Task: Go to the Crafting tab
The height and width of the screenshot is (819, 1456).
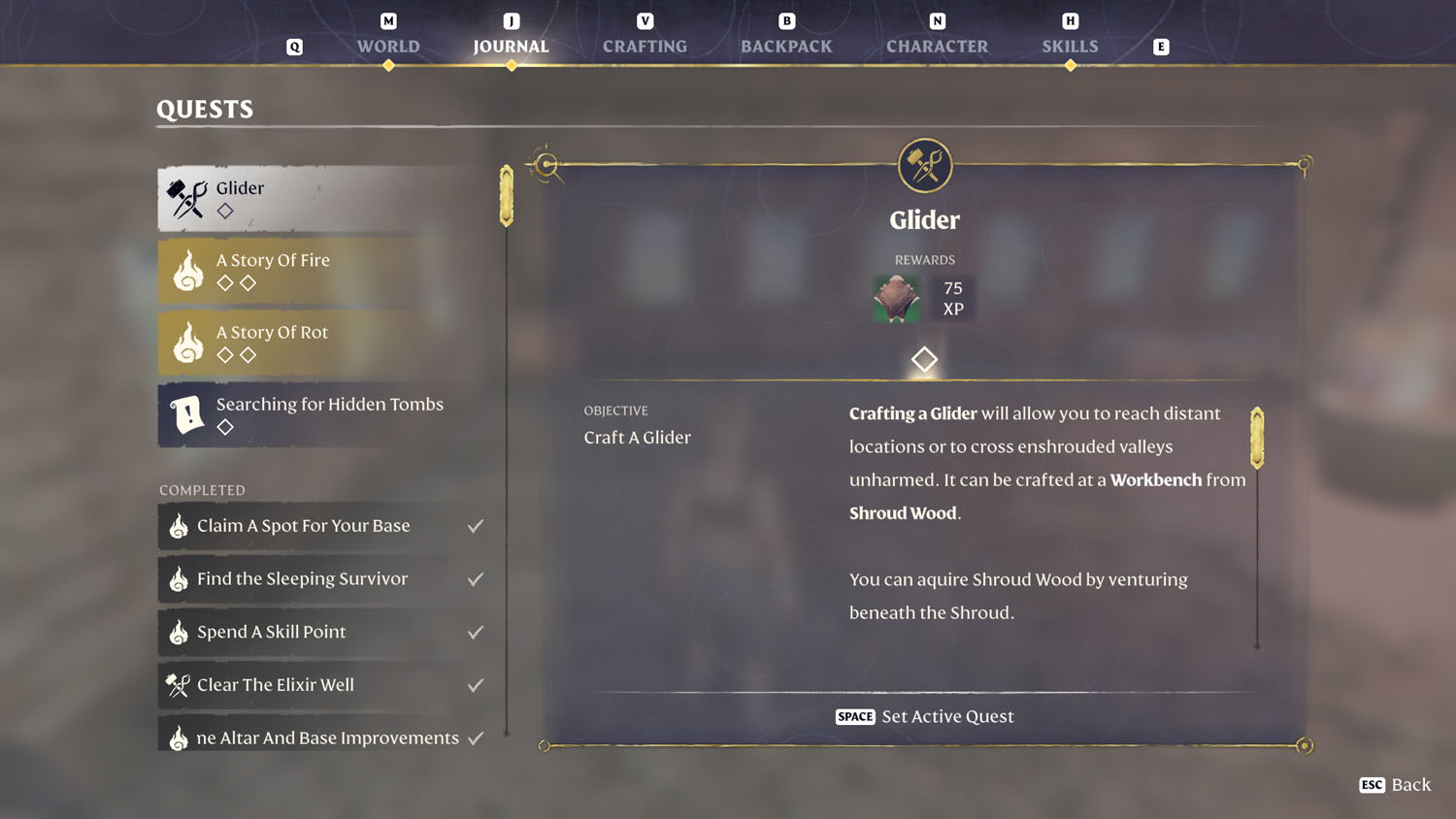Action: [645, 46]
